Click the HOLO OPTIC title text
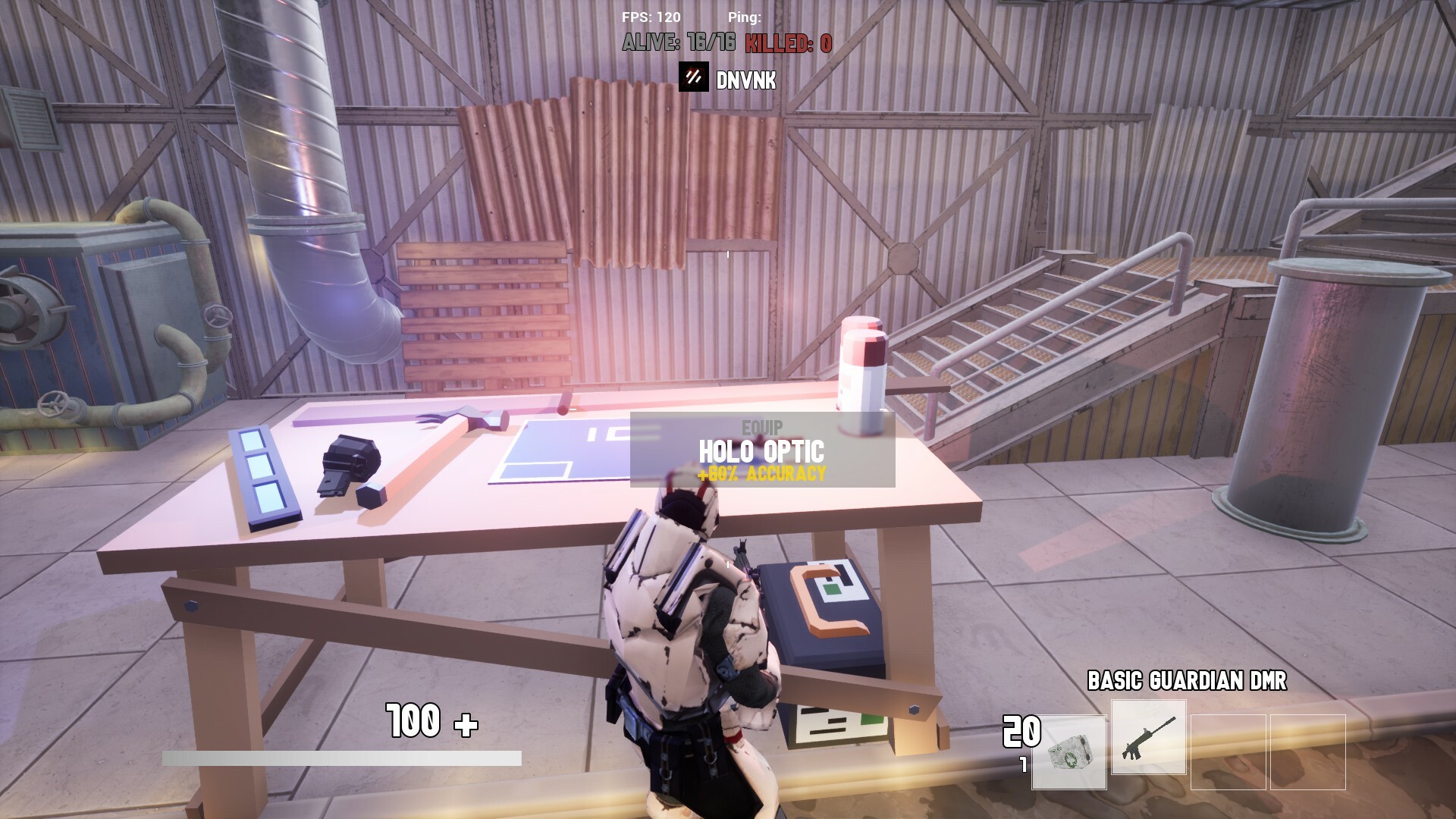The image size is (1456, 819). pyautogui.click(x=761, y=450)
